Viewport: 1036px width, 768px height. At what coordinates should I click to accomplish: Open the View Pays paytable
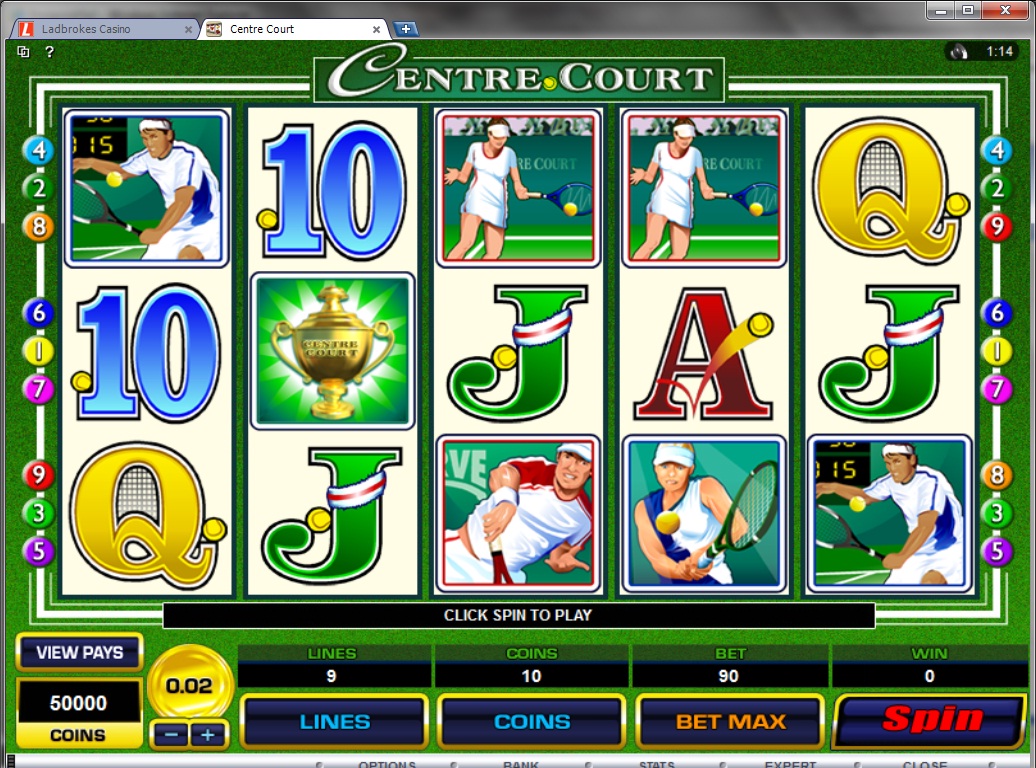(x=80, y=653)
